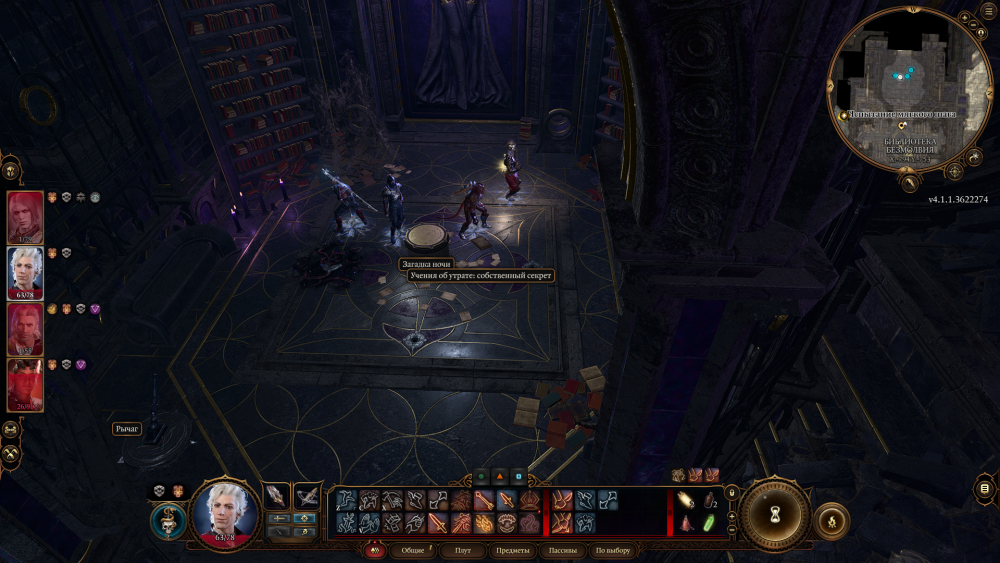1000x563 pixels.
Task: Select the white-haired character portrait in party list
Action: [25, 273]
